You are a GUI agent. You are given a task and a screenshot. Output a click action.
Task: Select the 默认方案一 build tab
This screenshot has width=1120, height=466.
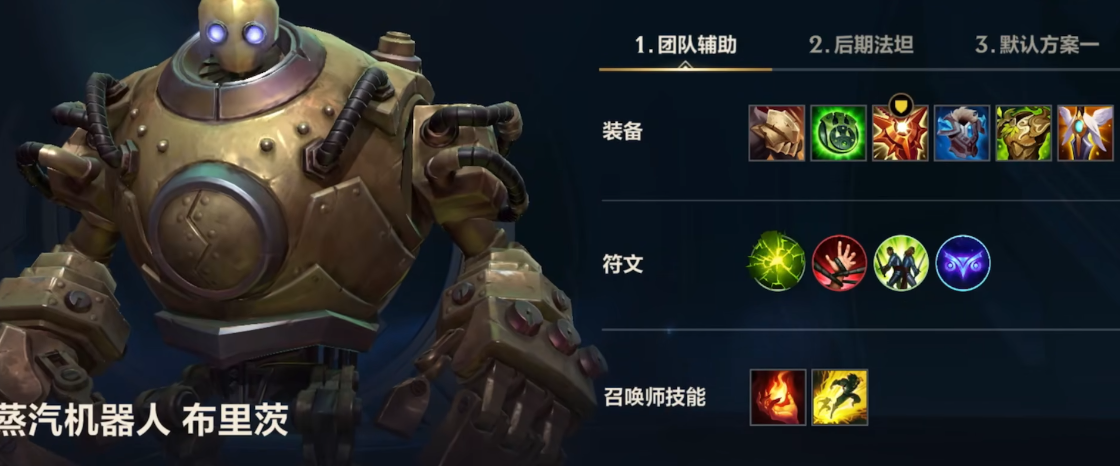[x=1036, y=45]
